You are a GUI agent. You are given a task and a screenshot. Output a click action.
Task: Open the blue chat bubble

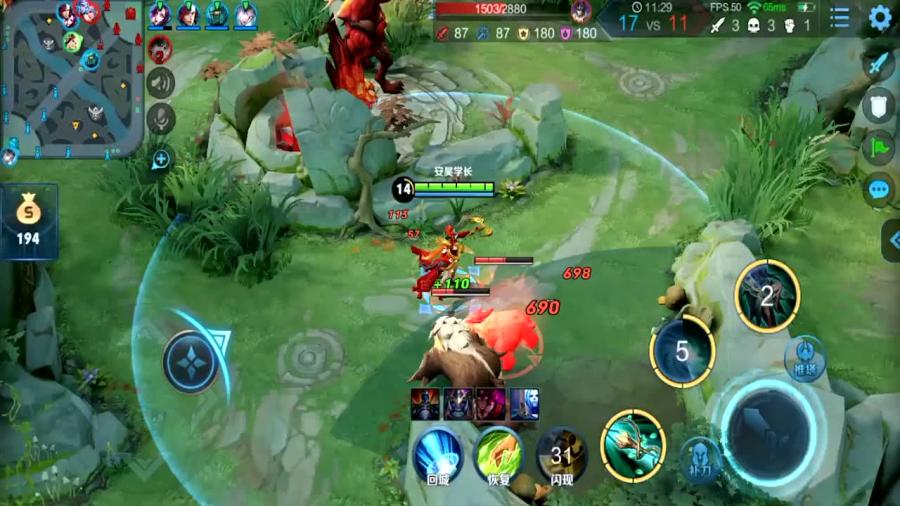coord(879,189)
